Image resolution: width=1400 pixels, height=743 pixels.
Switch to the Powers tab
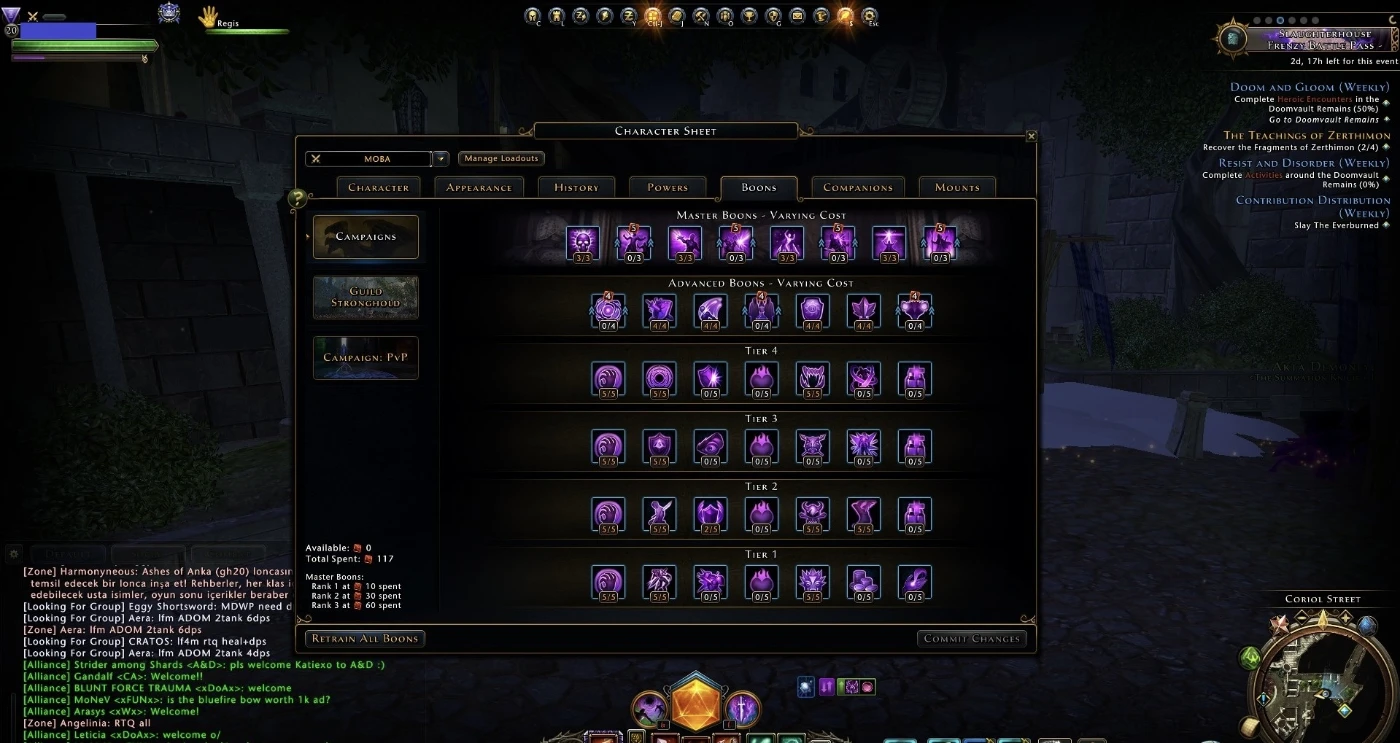pos(667,187)
